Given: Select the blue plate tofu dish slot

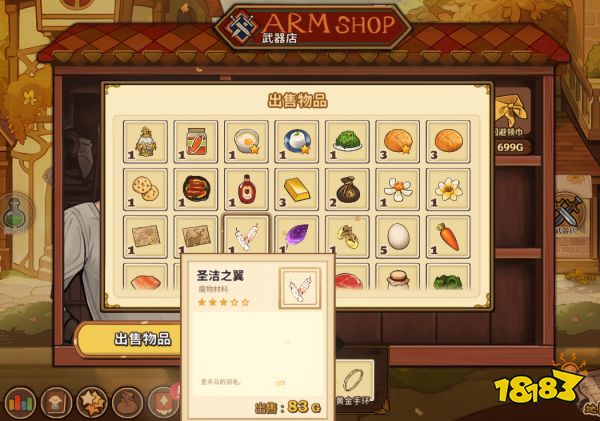Looking at the screenshot, I should pos(296,141).
